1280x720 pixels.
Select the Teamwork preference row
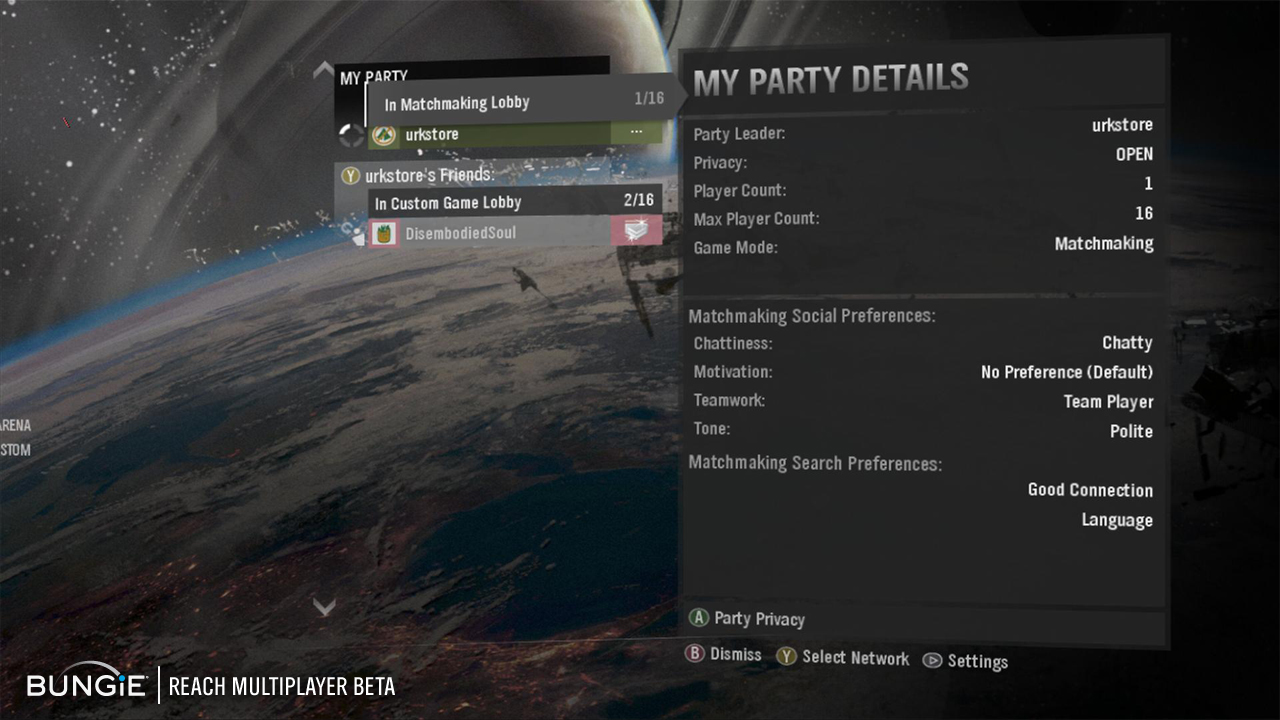tap(922, 401)
